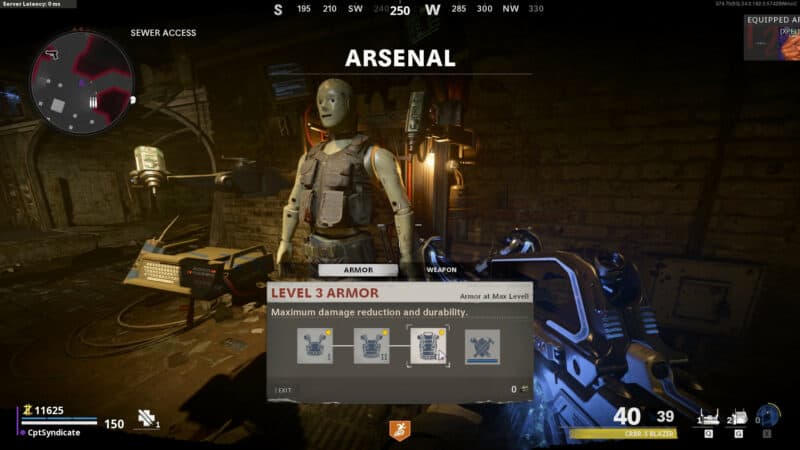Switch to the Armor tab
This screenshot has width=800, height=450.
point(357,270)
